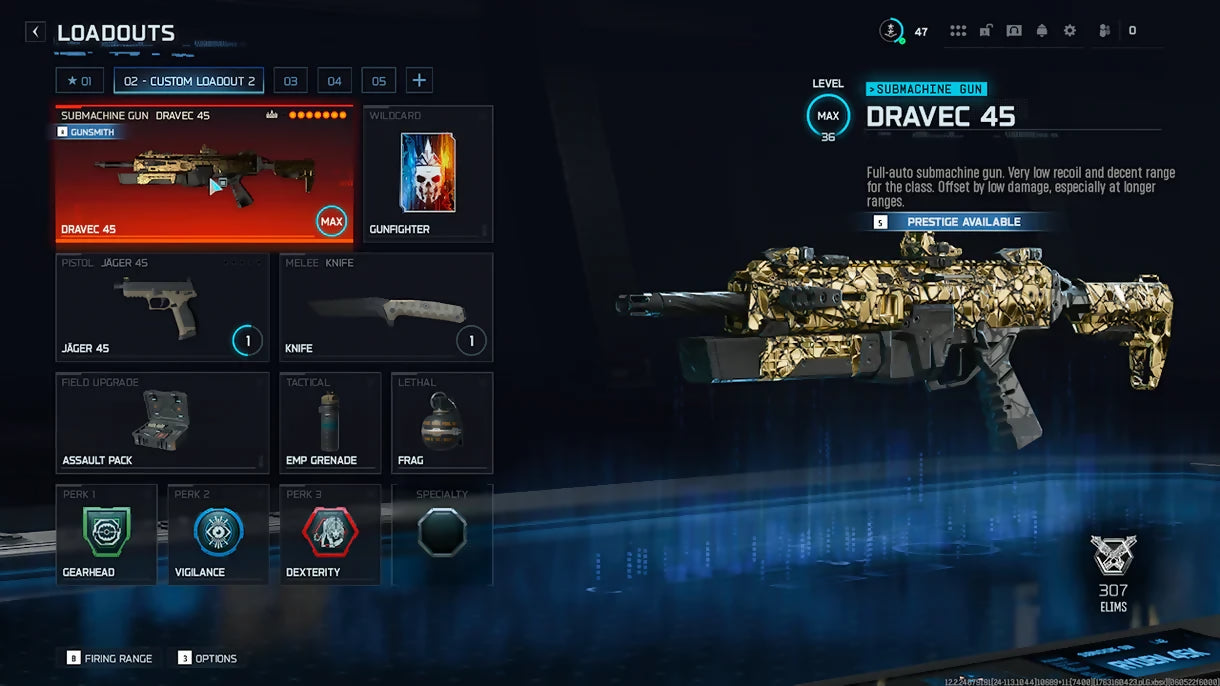Add a new loadout with the plus button
1220x686 pixels.
[x=419, y=81]
